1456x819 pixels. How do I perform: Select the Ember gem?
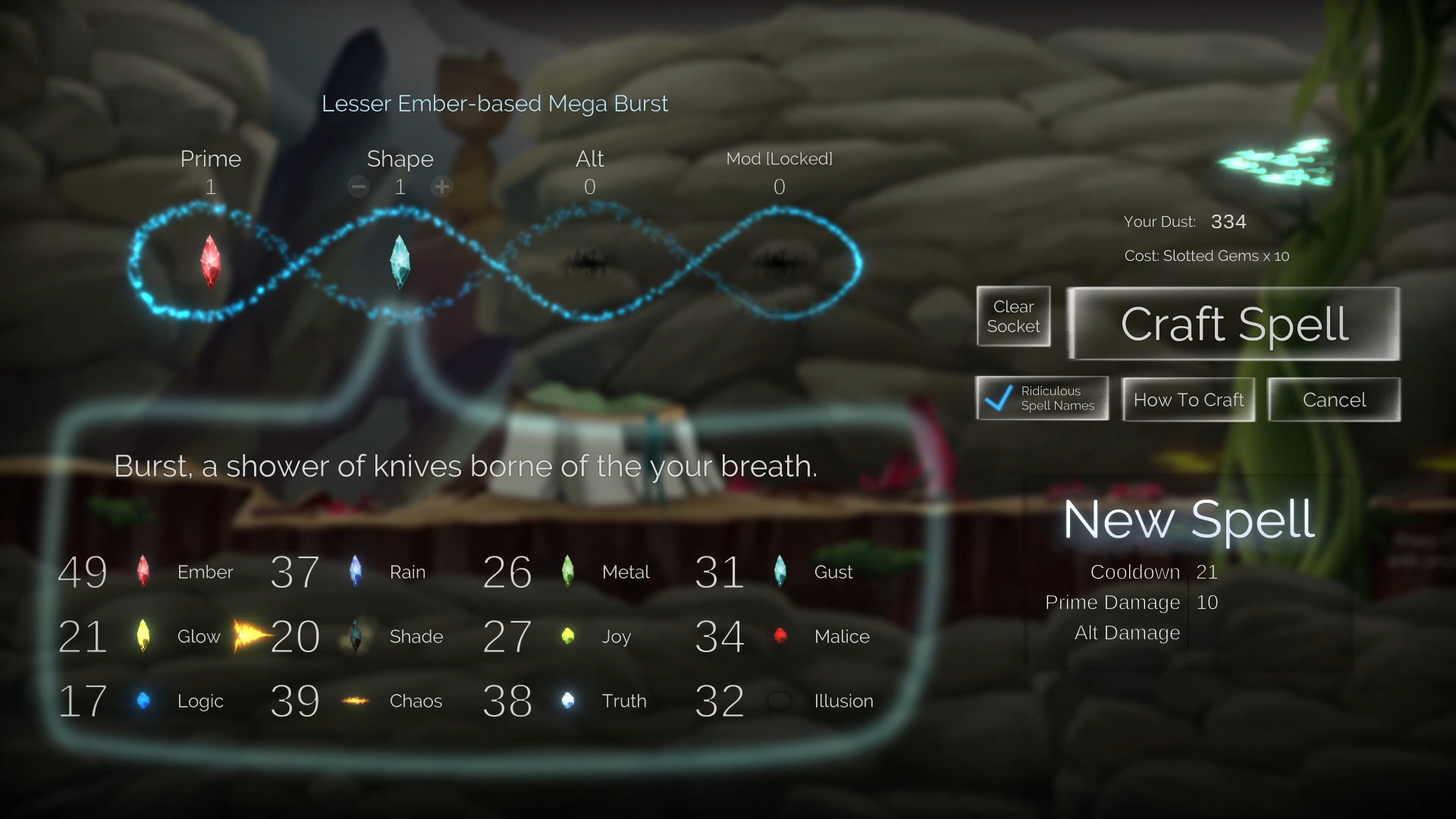click(144, 572)
